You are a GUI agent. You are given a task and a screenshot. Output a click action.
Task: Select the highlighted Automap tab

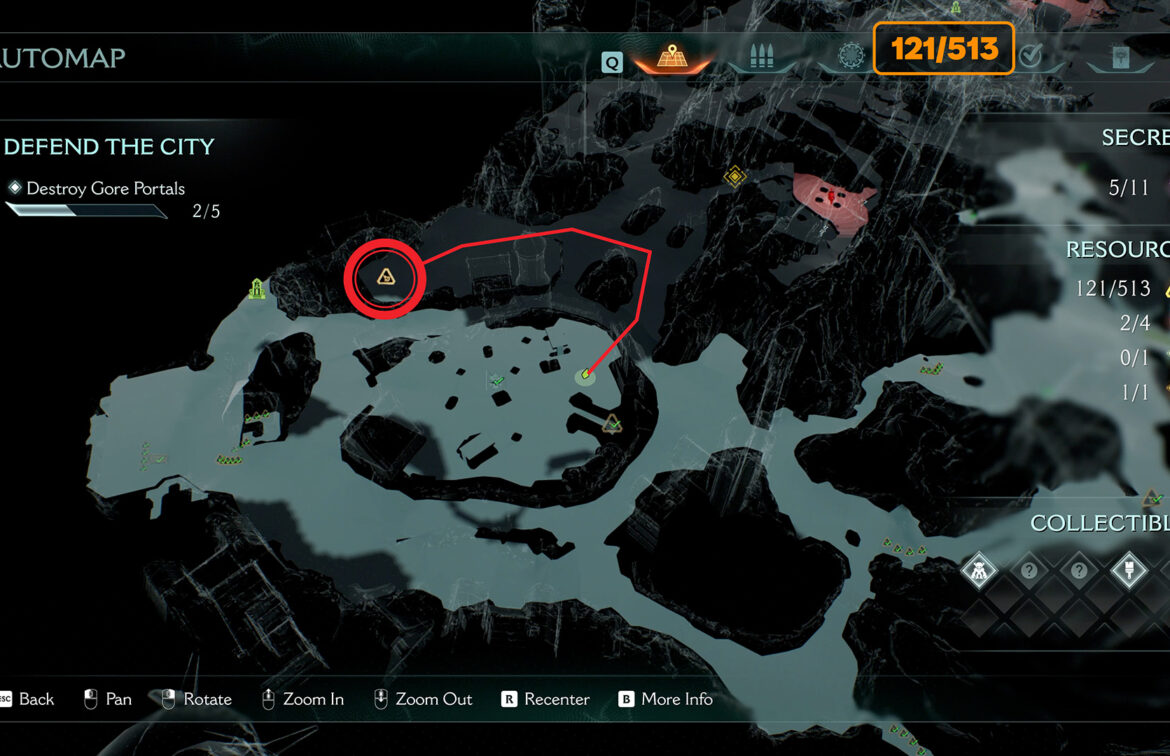pyautogui.click(x=671, y=58)
